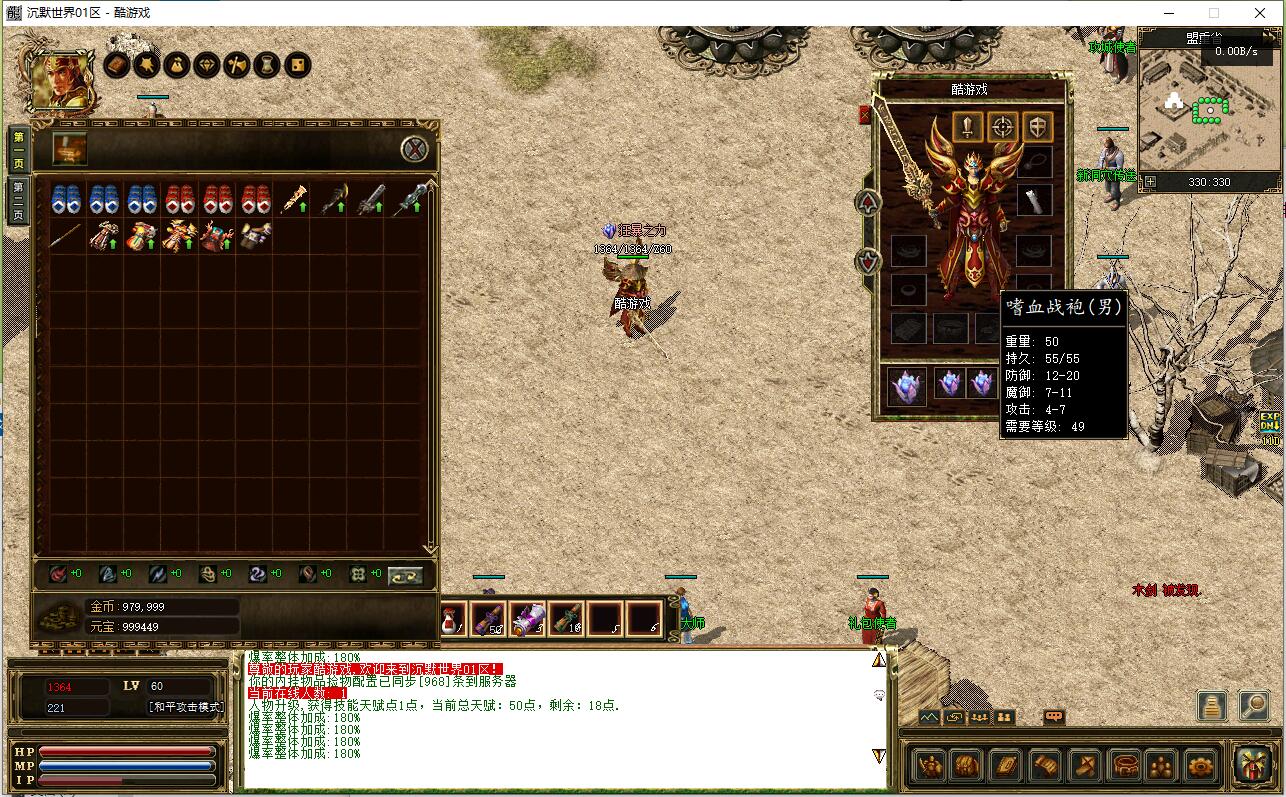Click the up arrow on the character panel
This screenshot has width=1286, height=797.
tap(868, 202)
